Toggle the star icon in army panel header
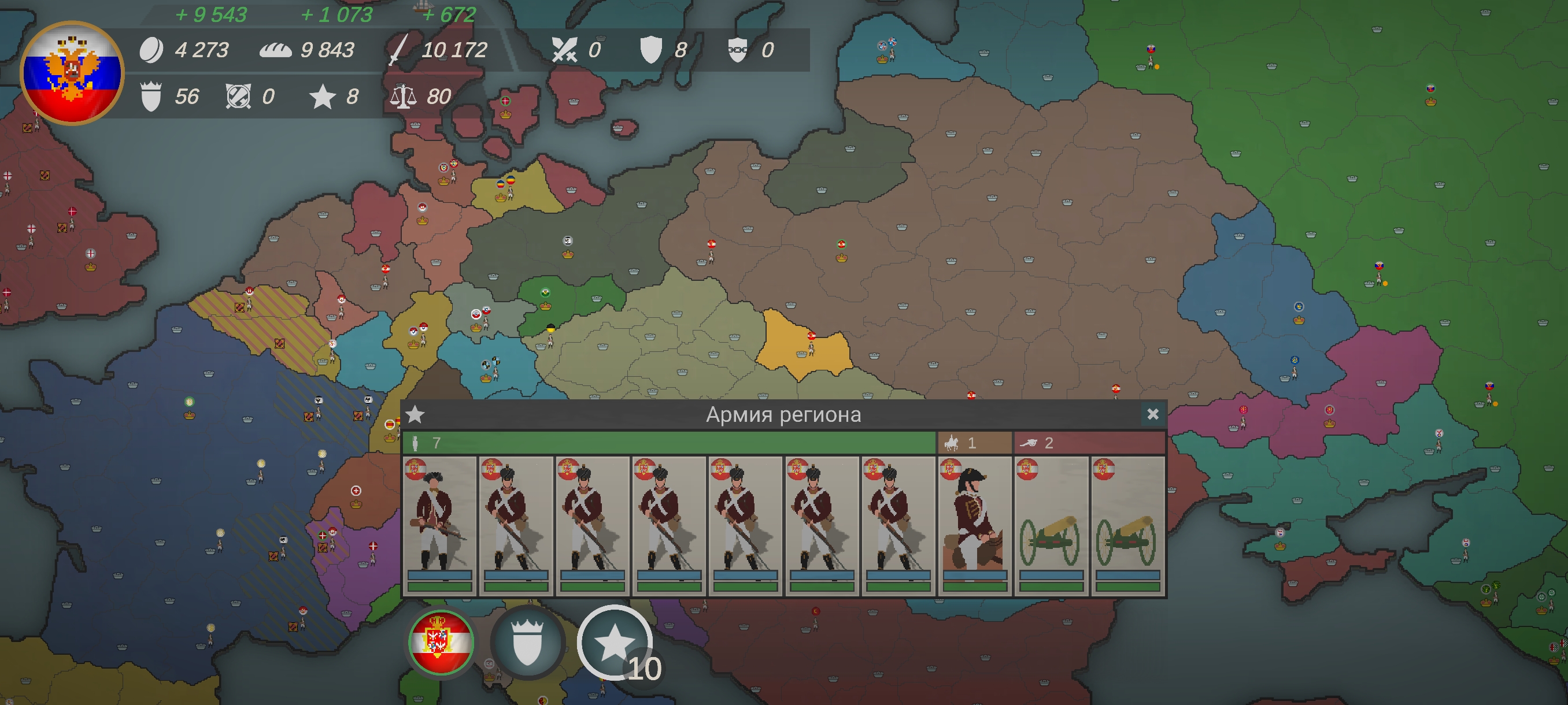1568x705 pixels. coord(415,414)
